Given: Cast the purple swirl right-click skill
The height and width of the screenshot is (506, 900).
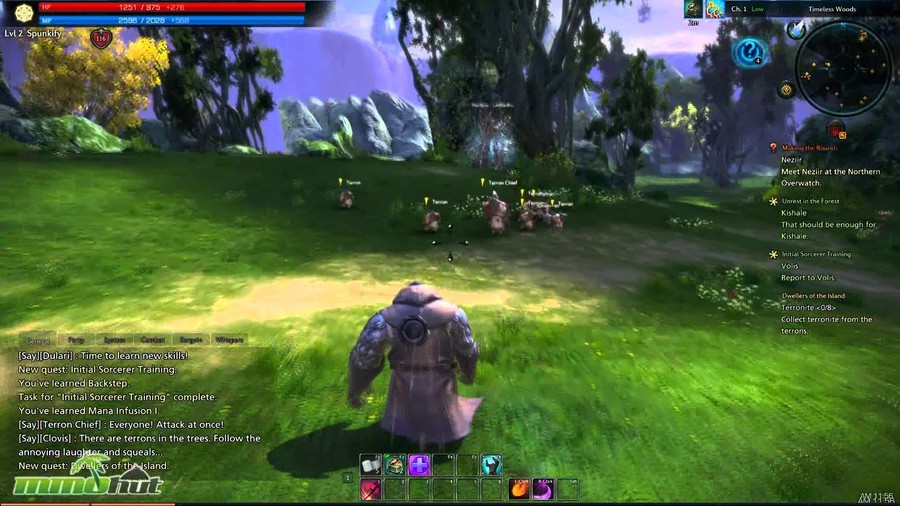Looking at the screenshot, I should (x=543, y=489).
